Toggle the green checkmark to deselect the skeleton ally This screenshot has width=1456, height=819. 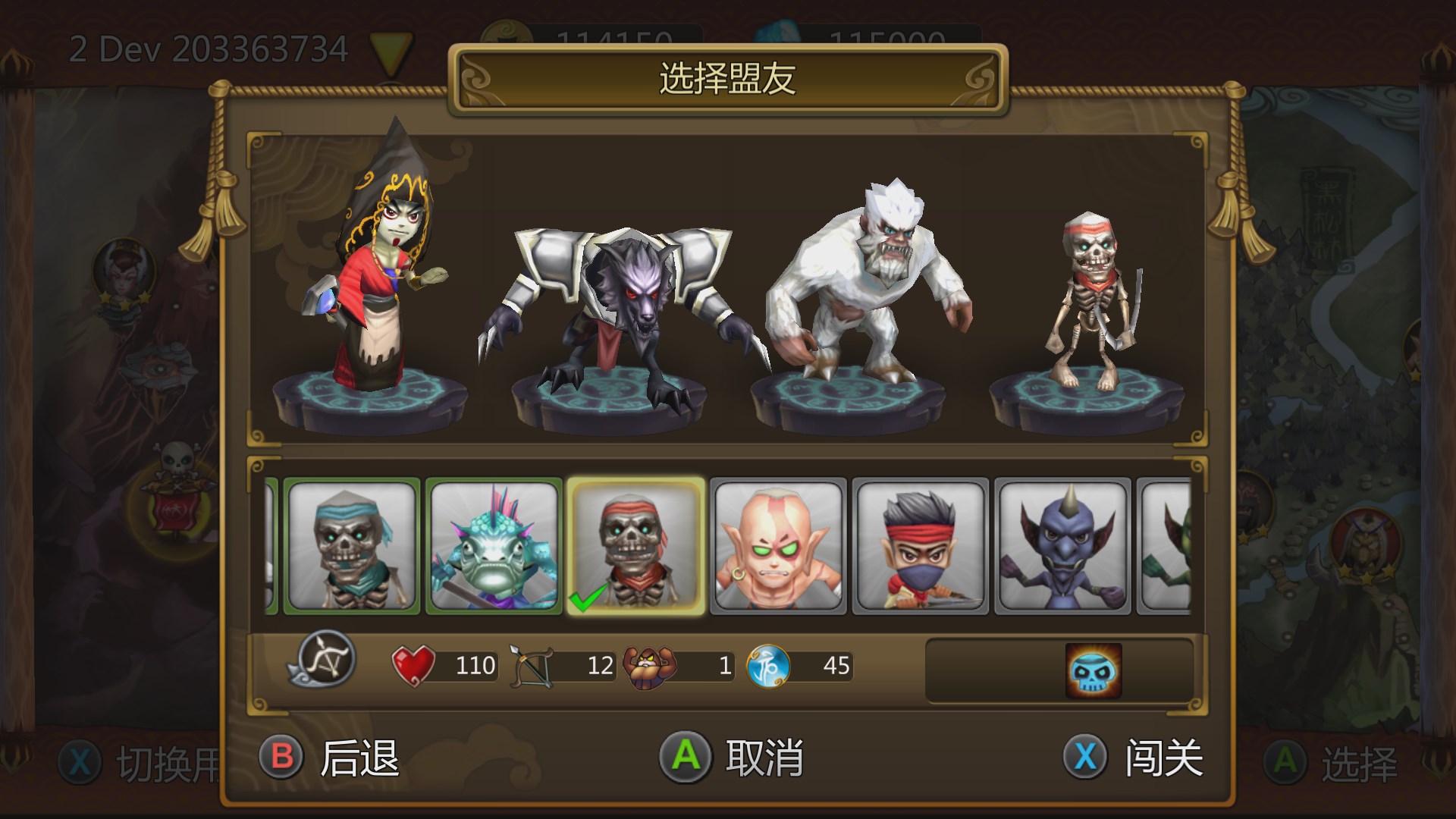tap(584, 598)
